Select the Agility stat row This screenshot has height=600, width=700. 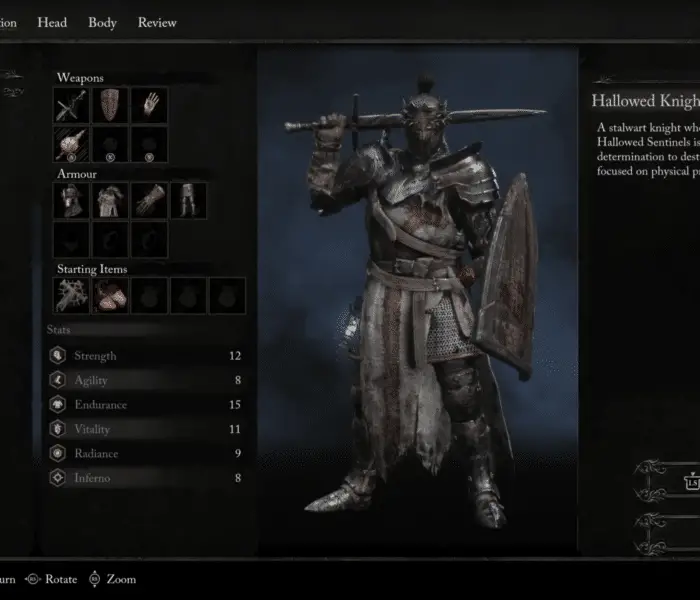click(145, 380)
